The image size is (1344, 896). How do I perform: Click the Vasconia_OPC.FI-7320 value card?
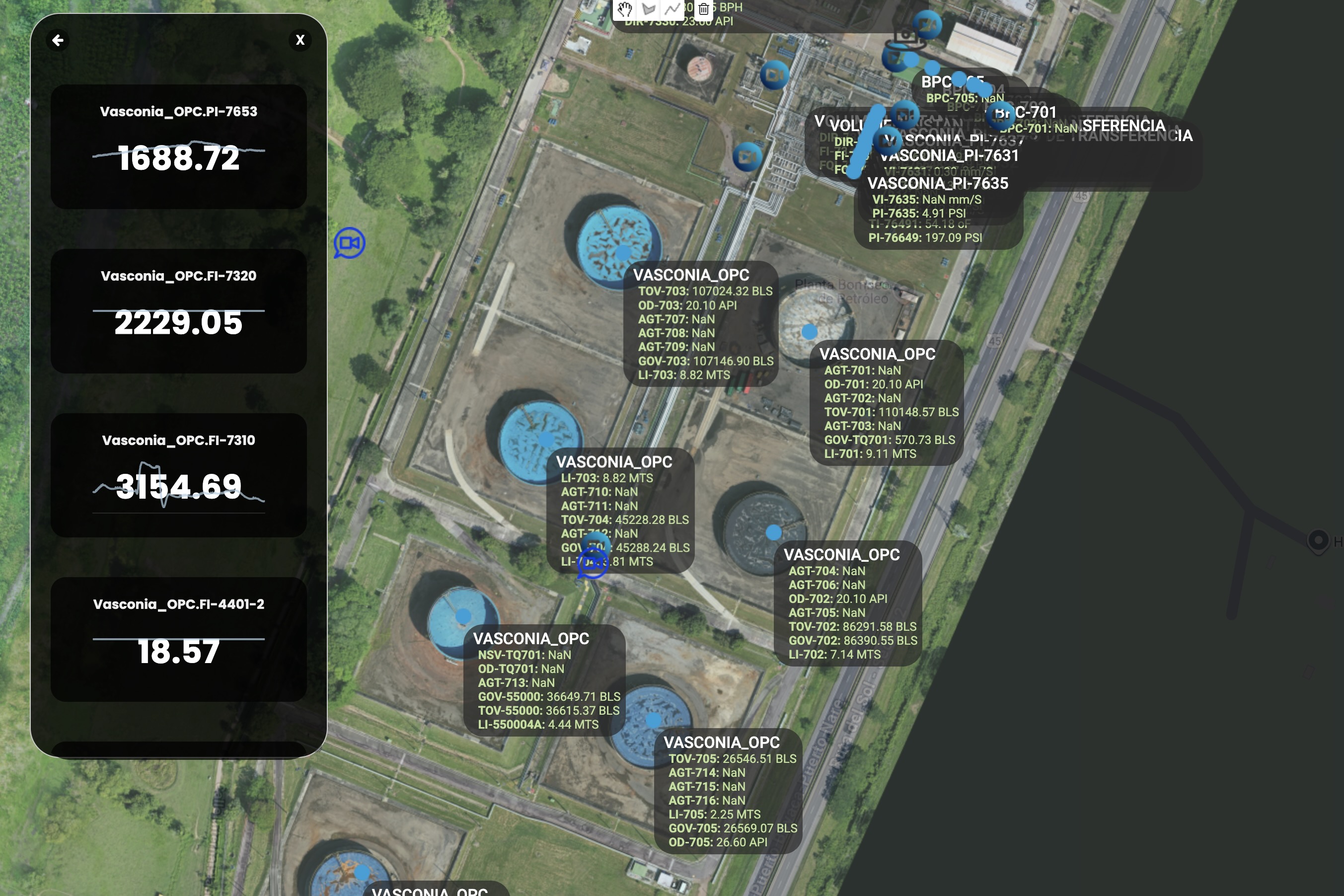(x=178, y=311)
